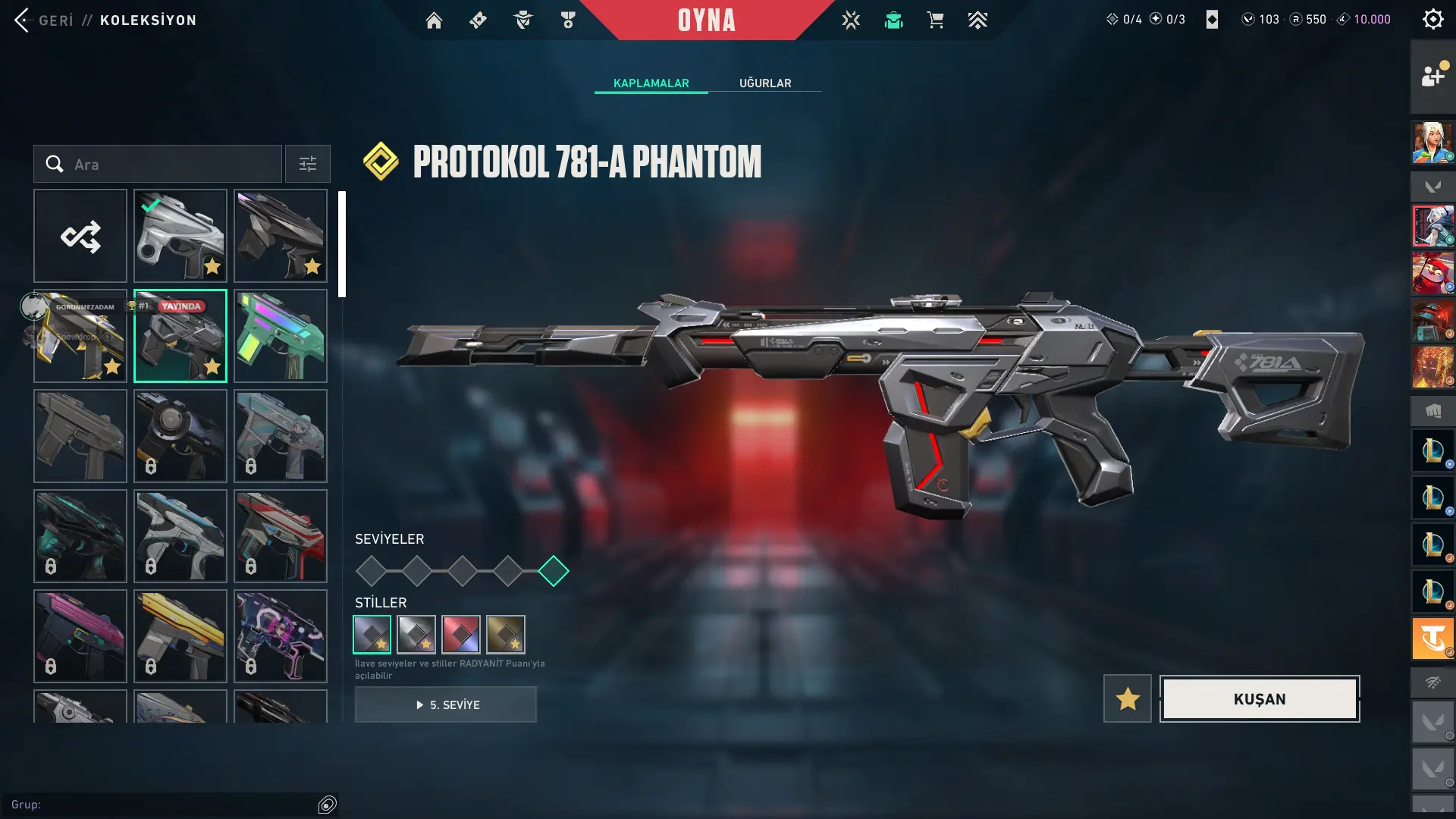Go to the home screen icon

[x=434, y=20]
